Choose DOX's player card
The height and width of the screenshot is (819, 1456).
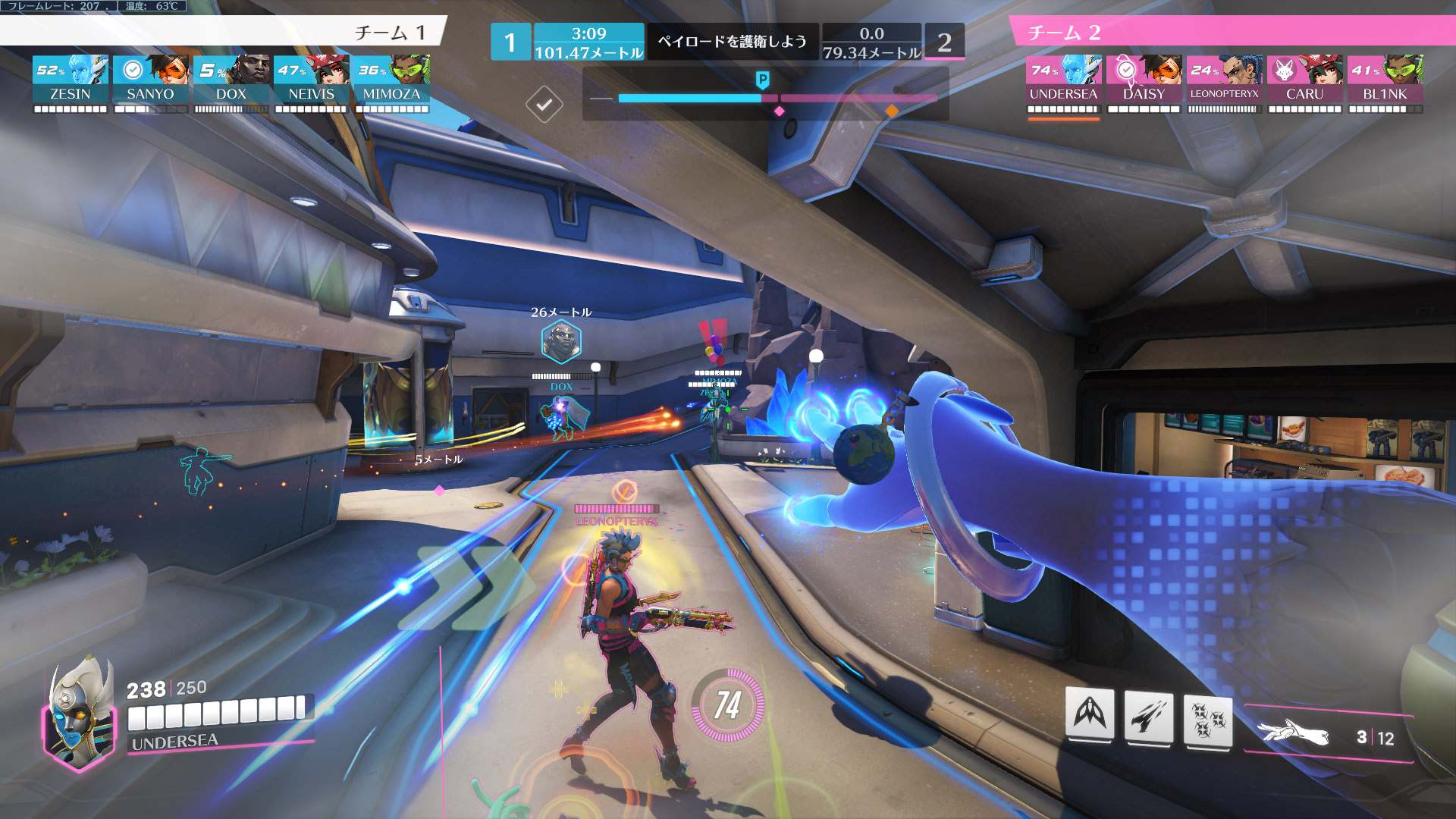tap(231, 79)
